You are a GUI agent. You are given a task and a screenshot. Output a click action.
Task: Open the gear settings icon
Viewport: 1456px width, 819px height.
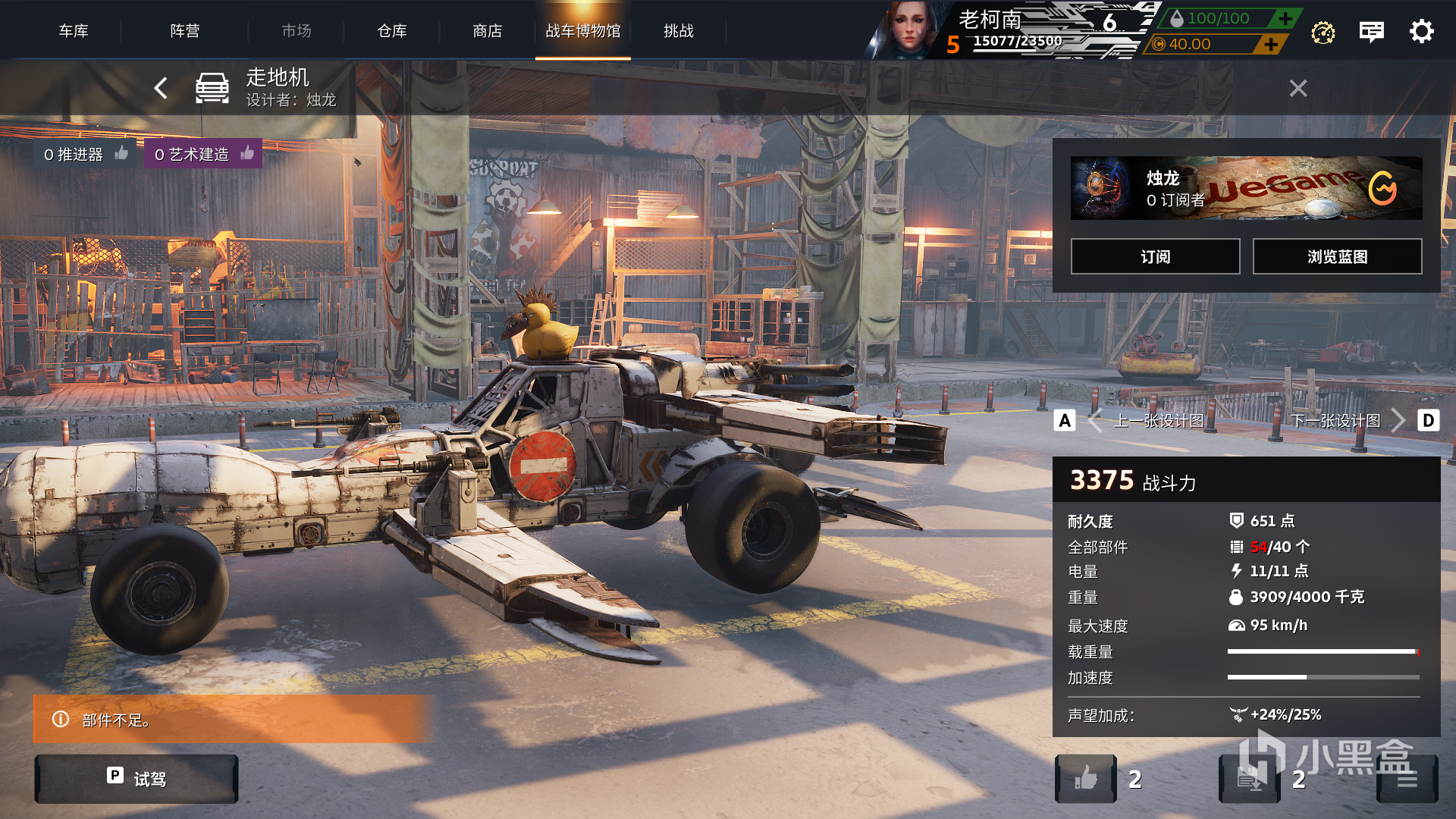1421,31
